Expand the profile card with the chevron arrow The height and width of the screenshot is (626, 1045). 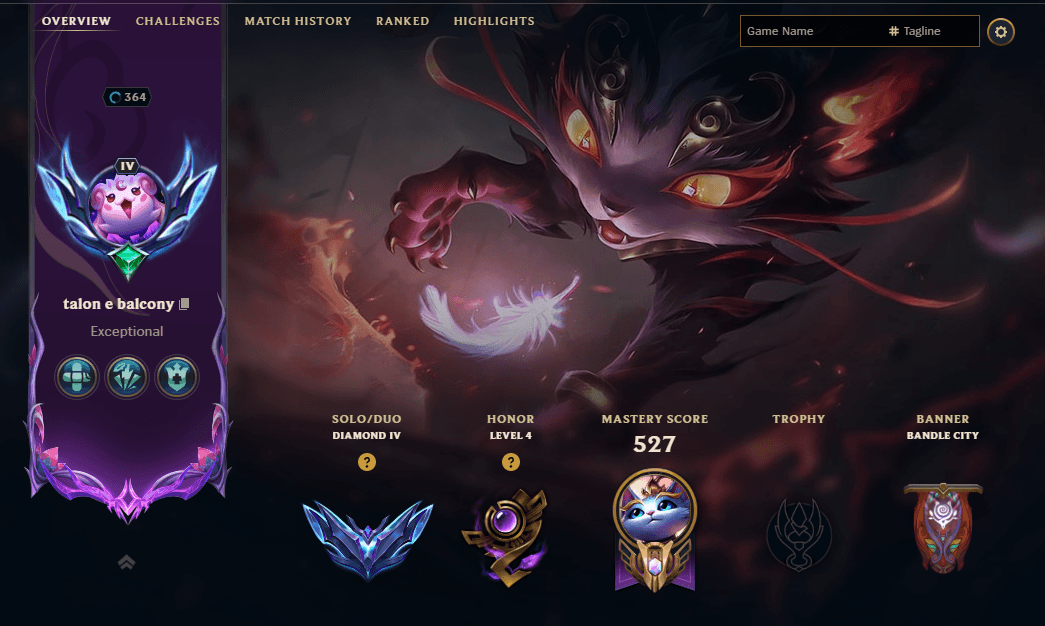click(126, 563)
